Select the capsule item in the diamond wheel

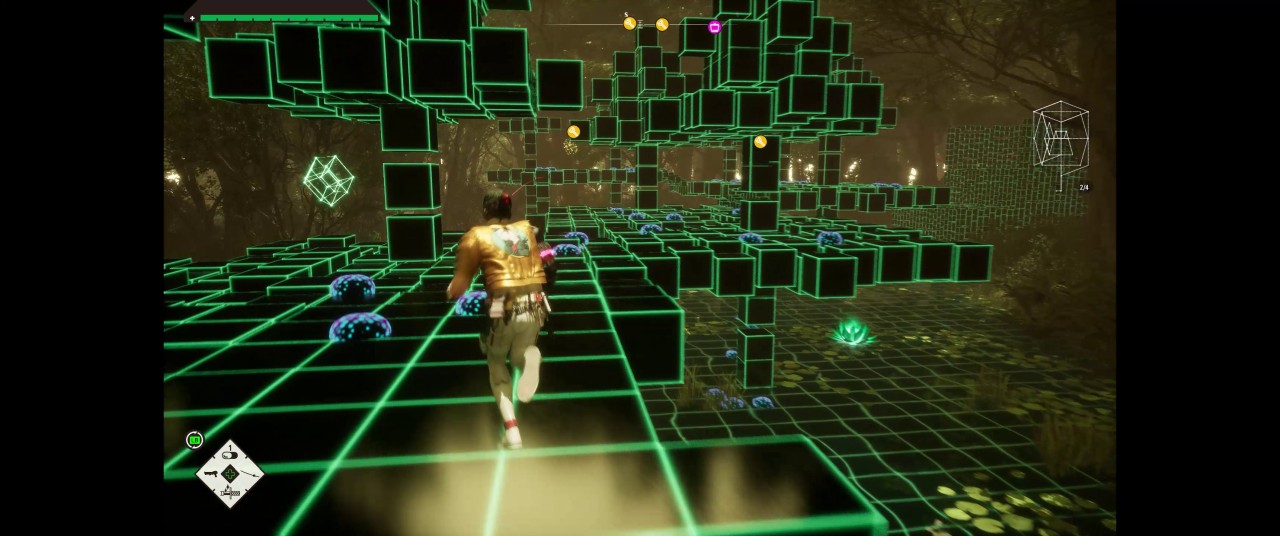(231, 457)
